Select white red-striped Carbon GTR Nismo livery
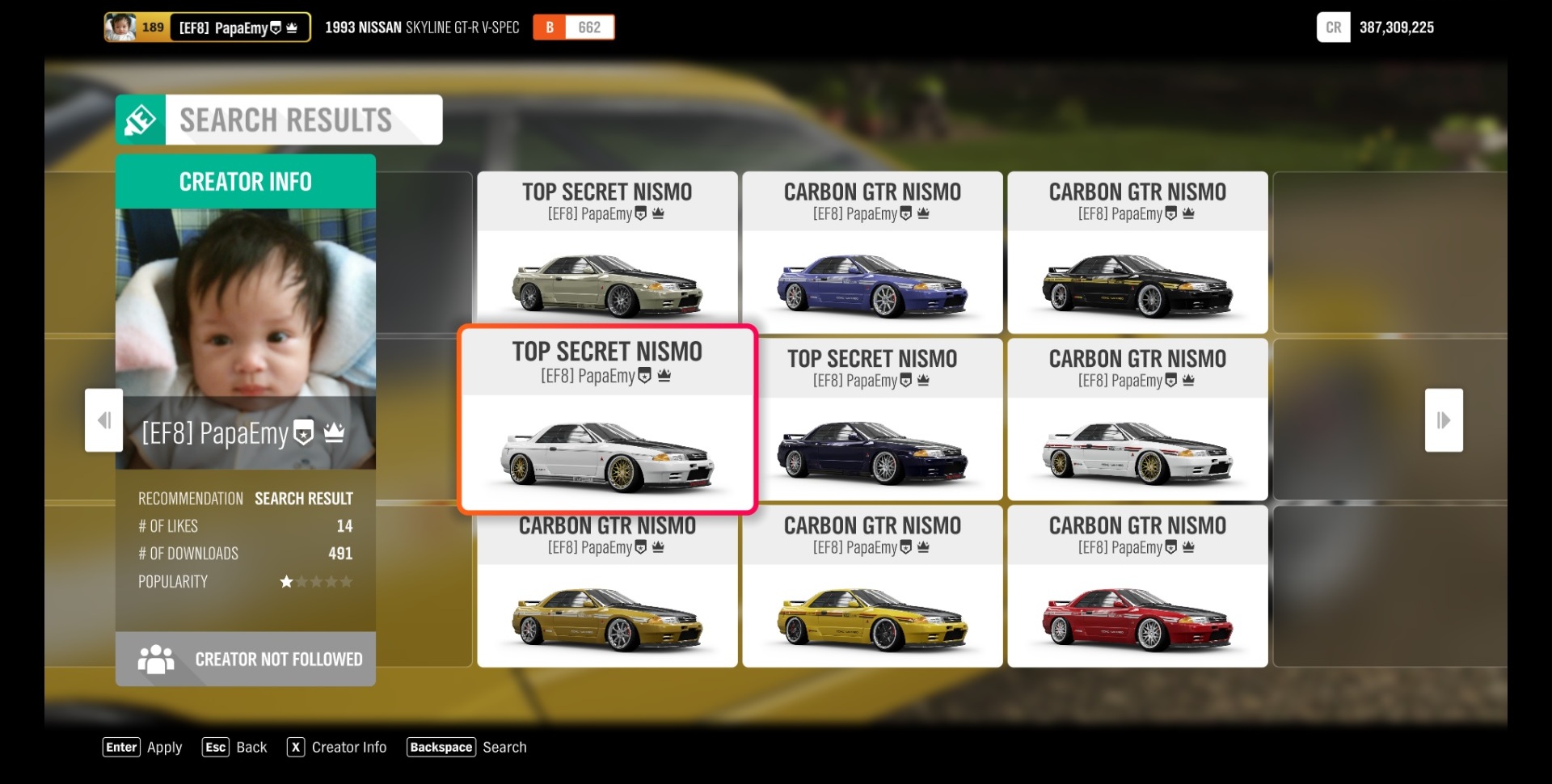The width and height of the screenshot is (1552, 784). pos(1137,419)
